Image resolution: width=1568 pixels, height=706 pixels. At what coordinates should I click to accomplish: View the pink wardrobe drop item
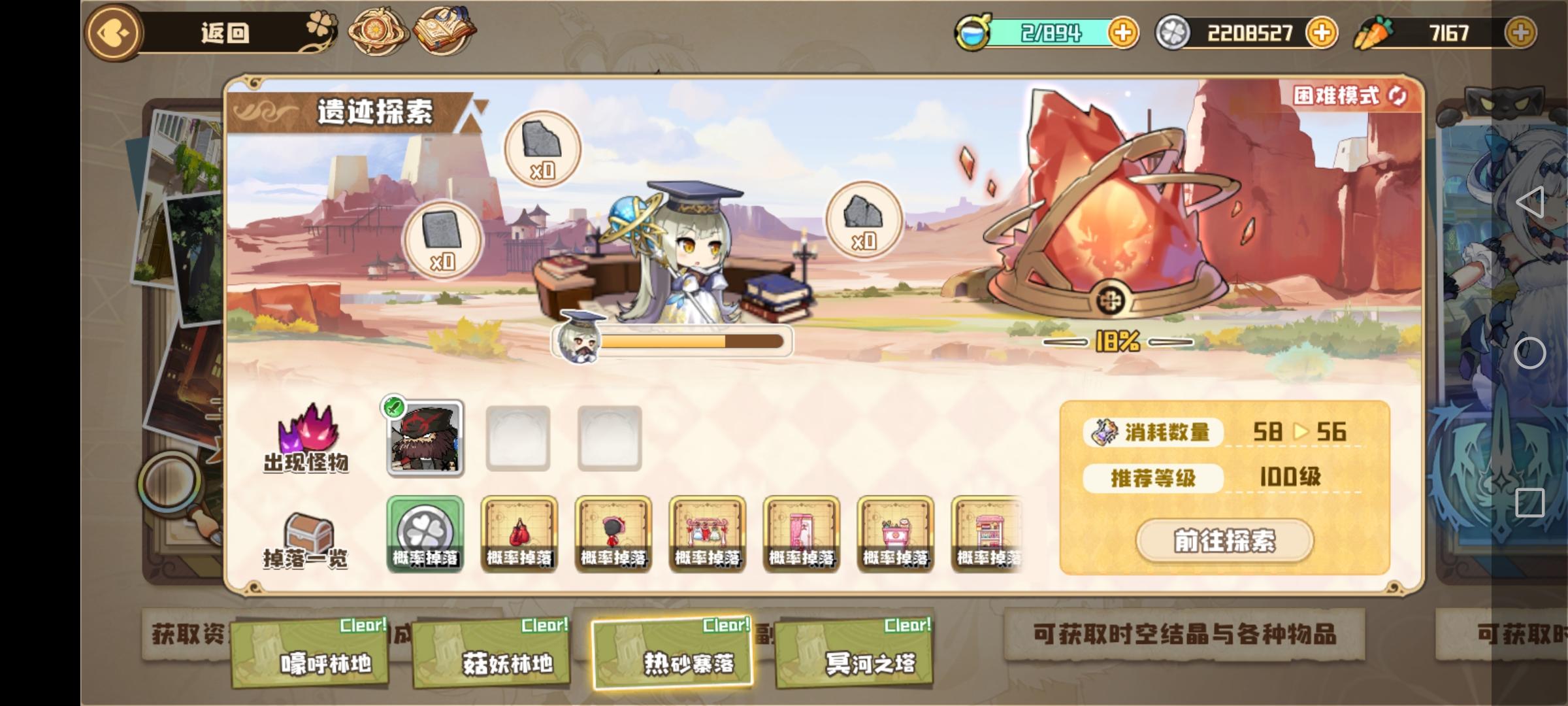[x=802, y=535]
